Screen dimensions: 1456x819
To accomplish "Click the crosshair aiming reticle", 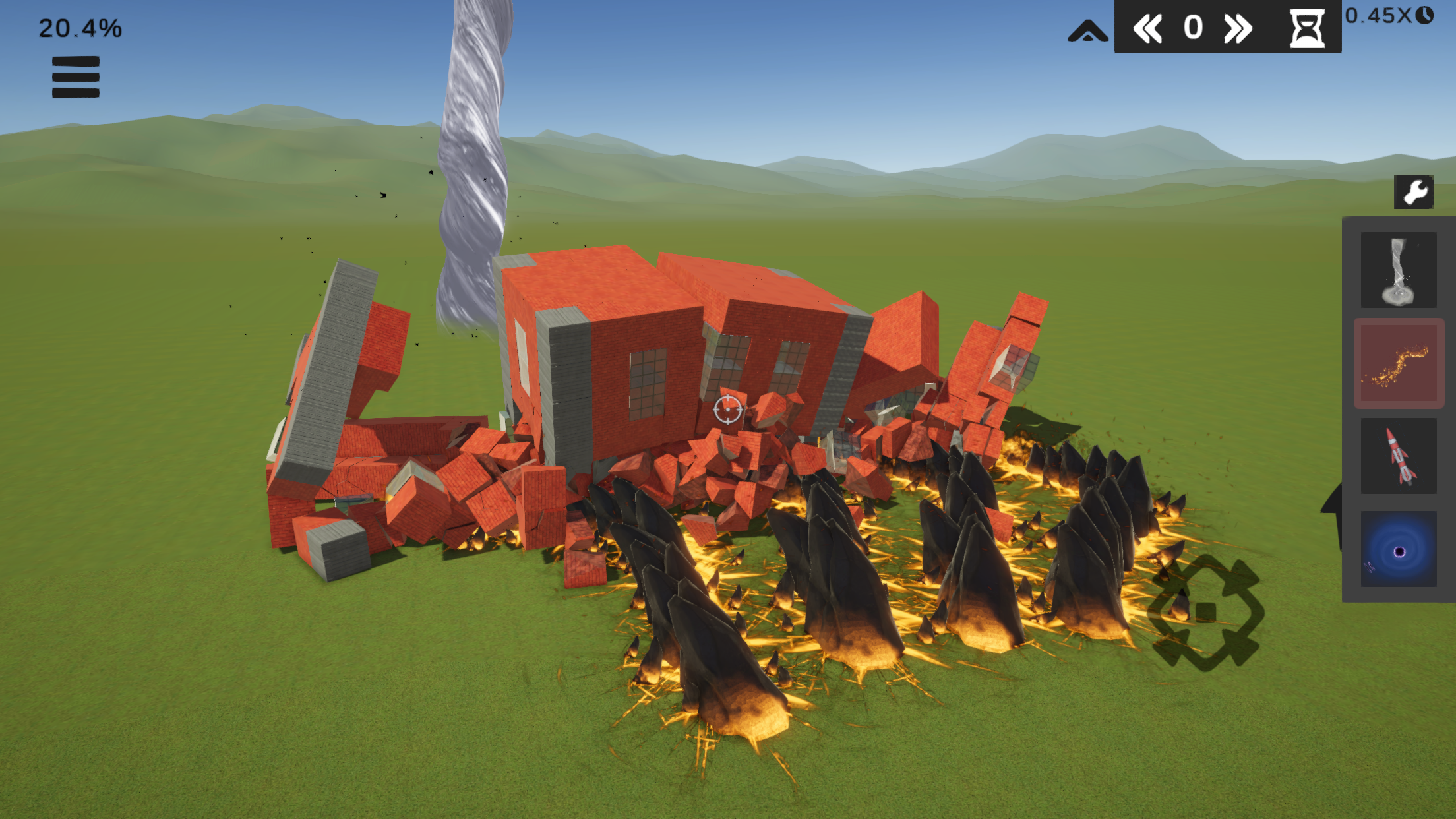I will coord(727,409).
